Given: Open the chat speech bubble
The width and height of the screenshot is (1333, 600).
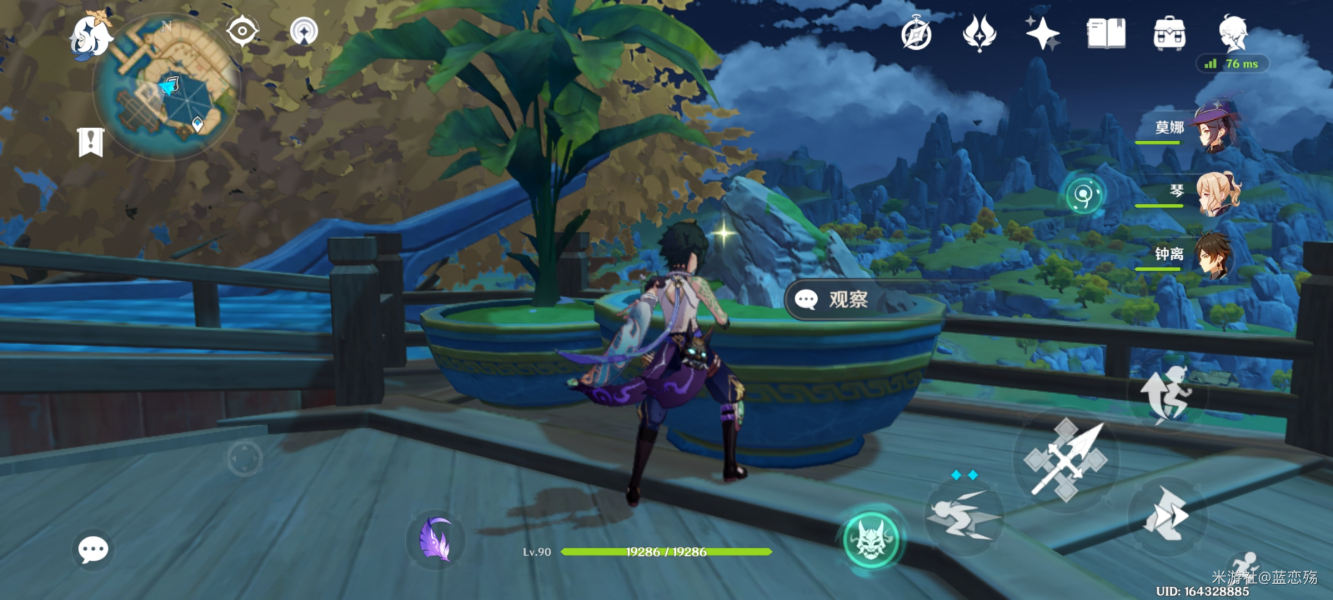Looking at the screenshot, I should (93, 548).
